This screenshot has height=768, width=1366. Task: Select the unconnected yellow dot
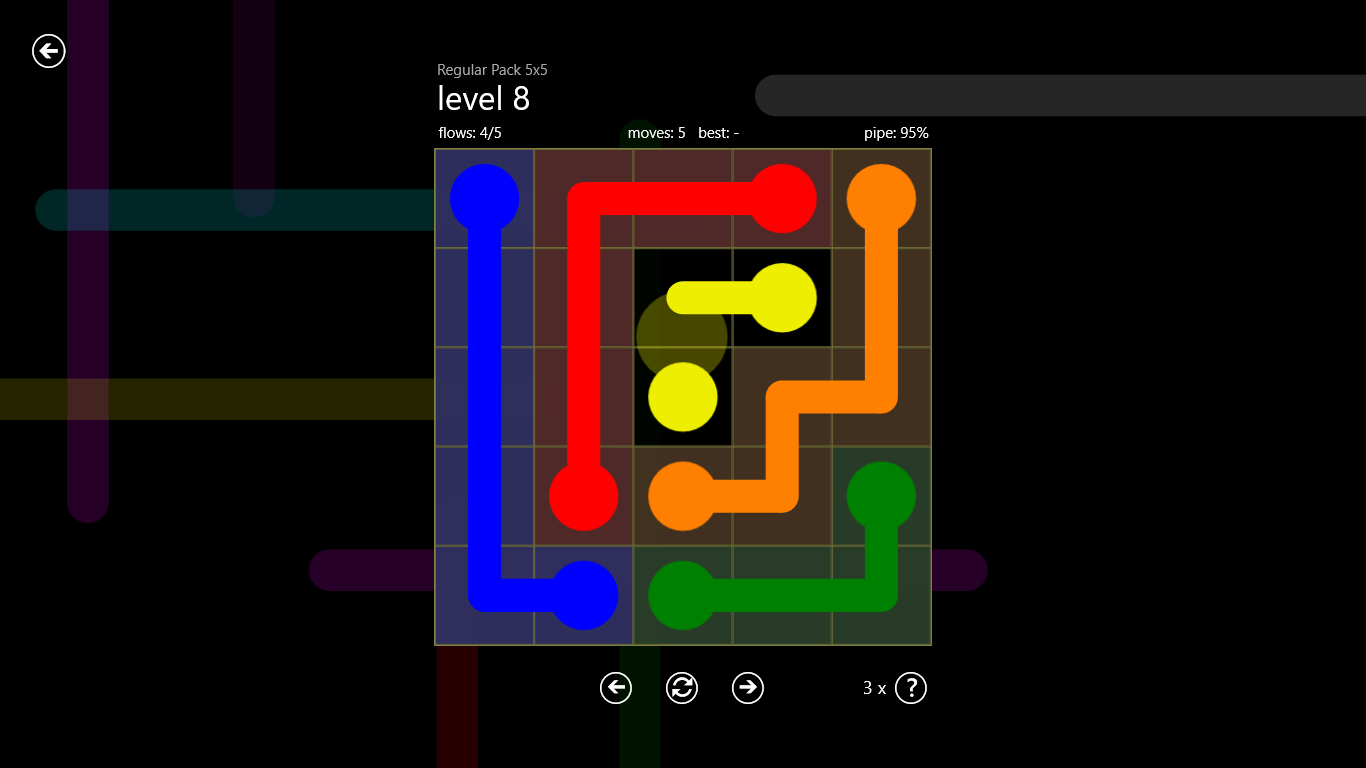(683, 397)
